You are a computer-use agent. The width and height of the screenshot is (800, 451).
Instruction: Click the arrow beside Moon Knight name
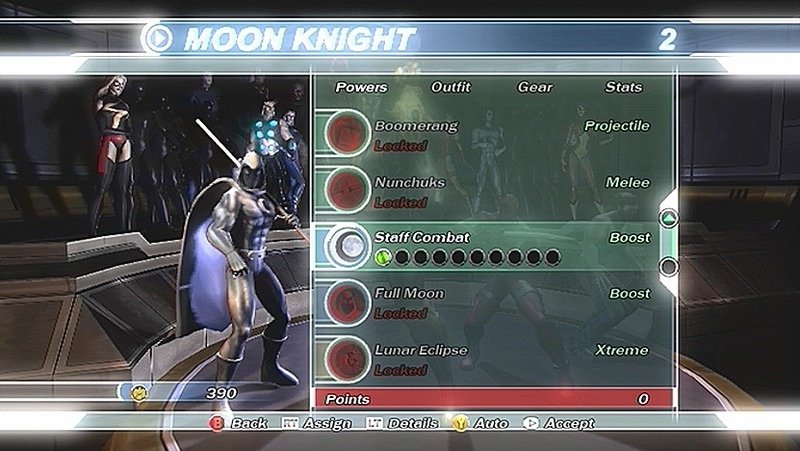pyautogui.click(x=158, y=39)
